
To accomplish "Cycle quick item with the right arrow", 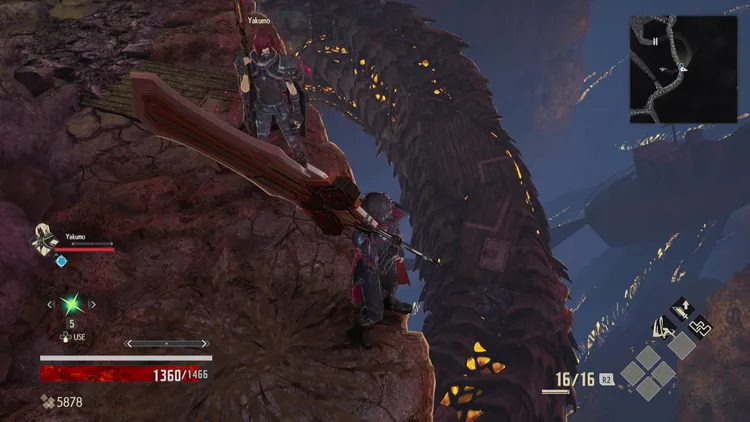I will coord(93,304).
